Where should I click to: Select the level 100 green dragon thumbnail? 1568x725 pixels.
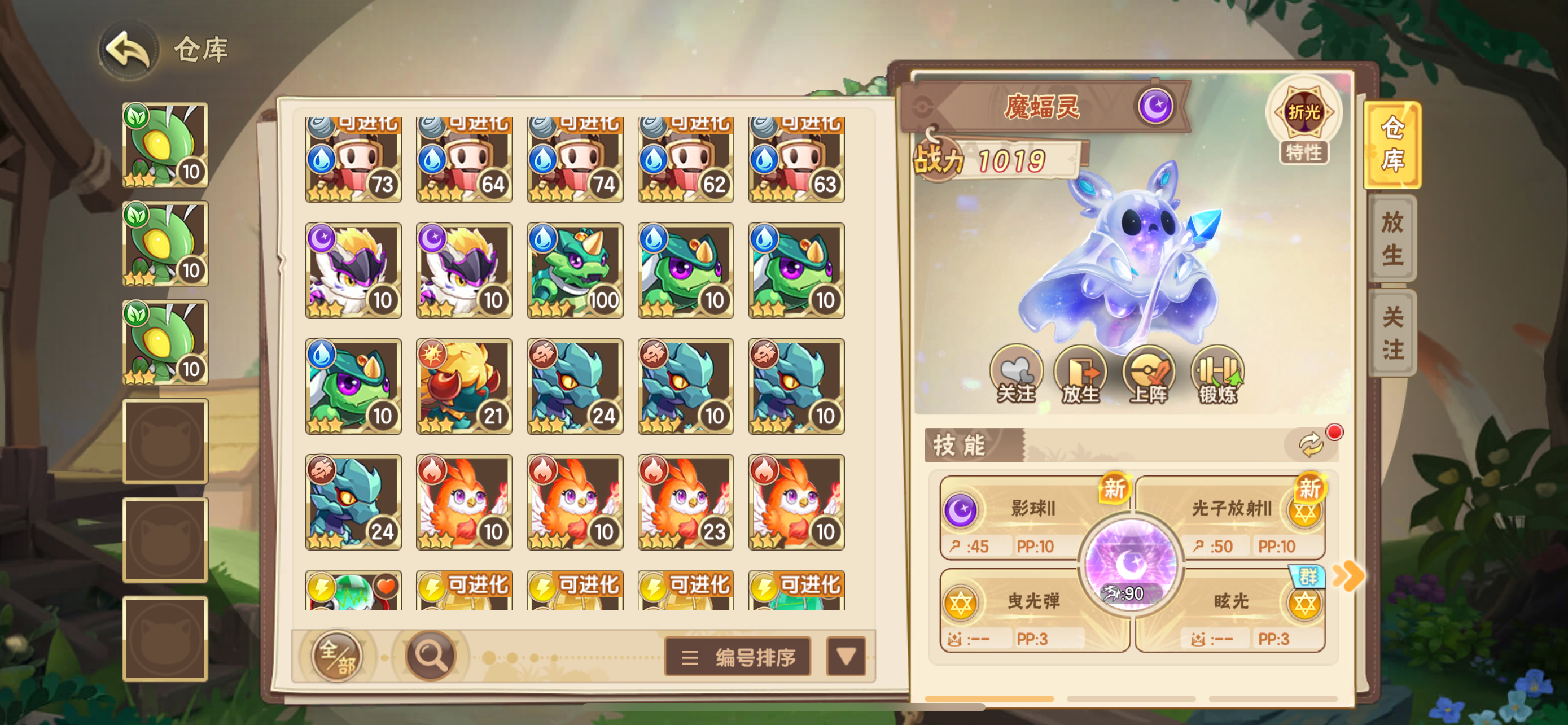[x=575, y=270]
